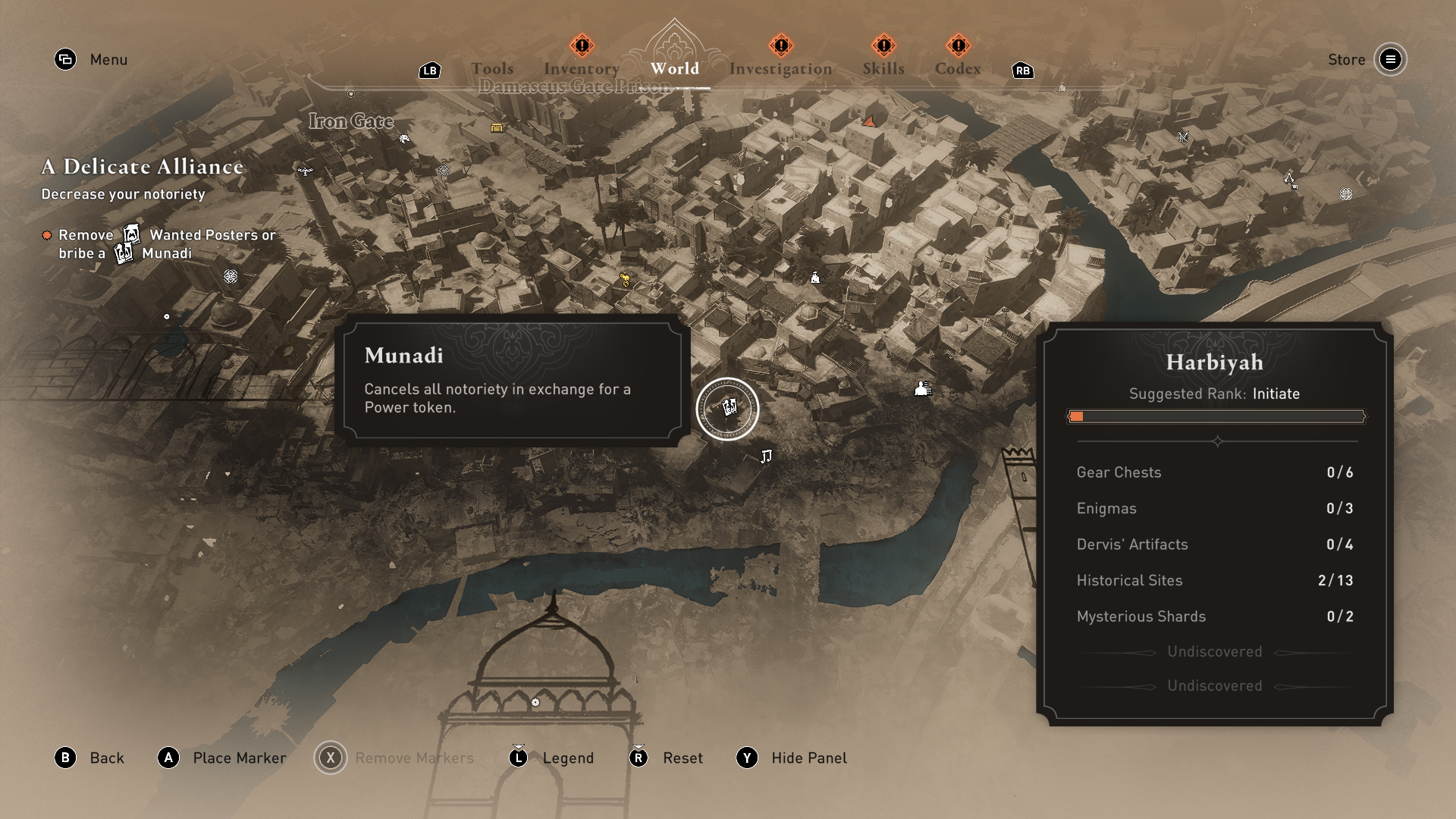Switch to the Skills tab

pos(883,68)
